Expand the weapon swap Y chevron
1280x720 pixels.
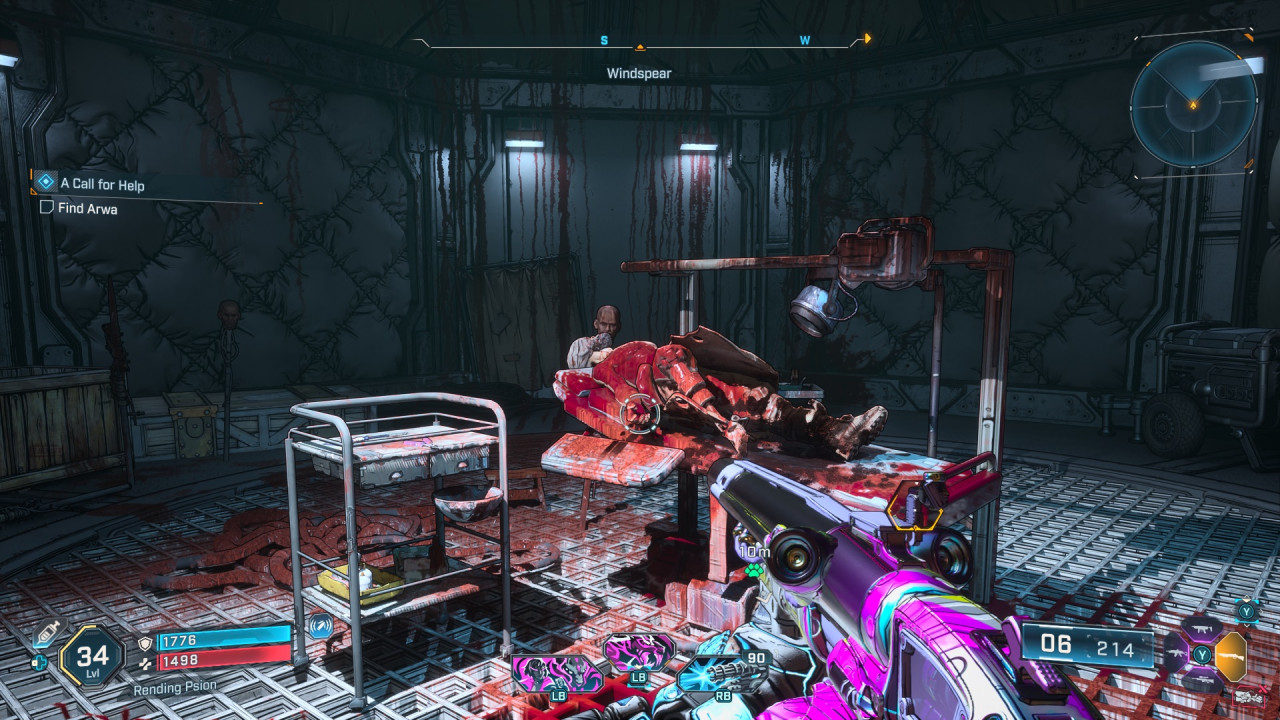pos(1246,627)
